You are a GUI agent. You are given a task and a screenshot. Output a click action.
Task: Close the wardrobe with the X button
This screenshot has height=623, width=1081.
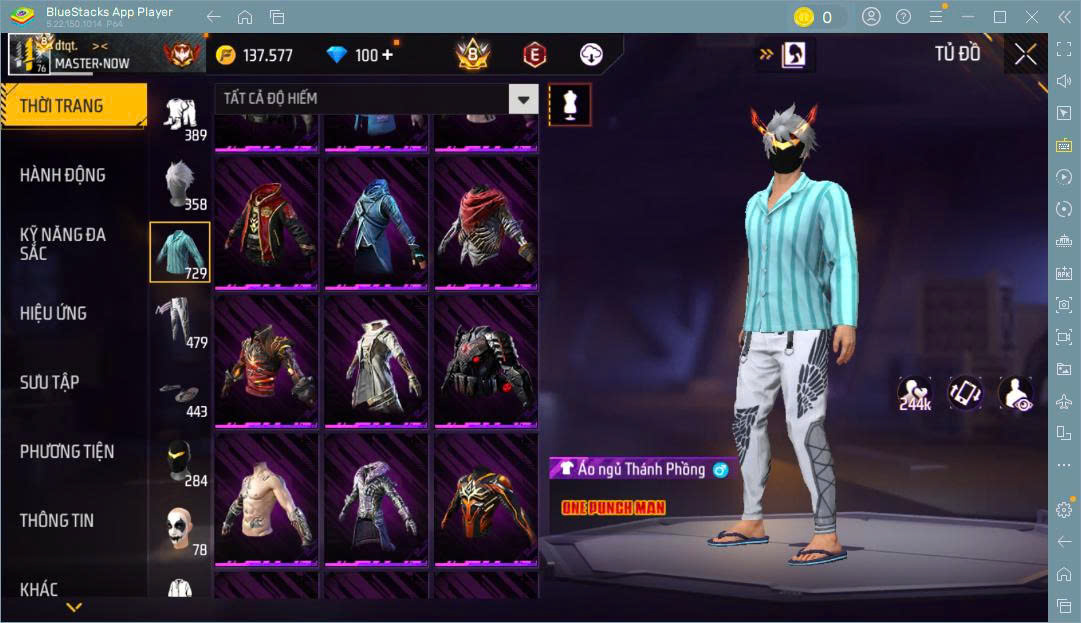[x=1025, y=54]
